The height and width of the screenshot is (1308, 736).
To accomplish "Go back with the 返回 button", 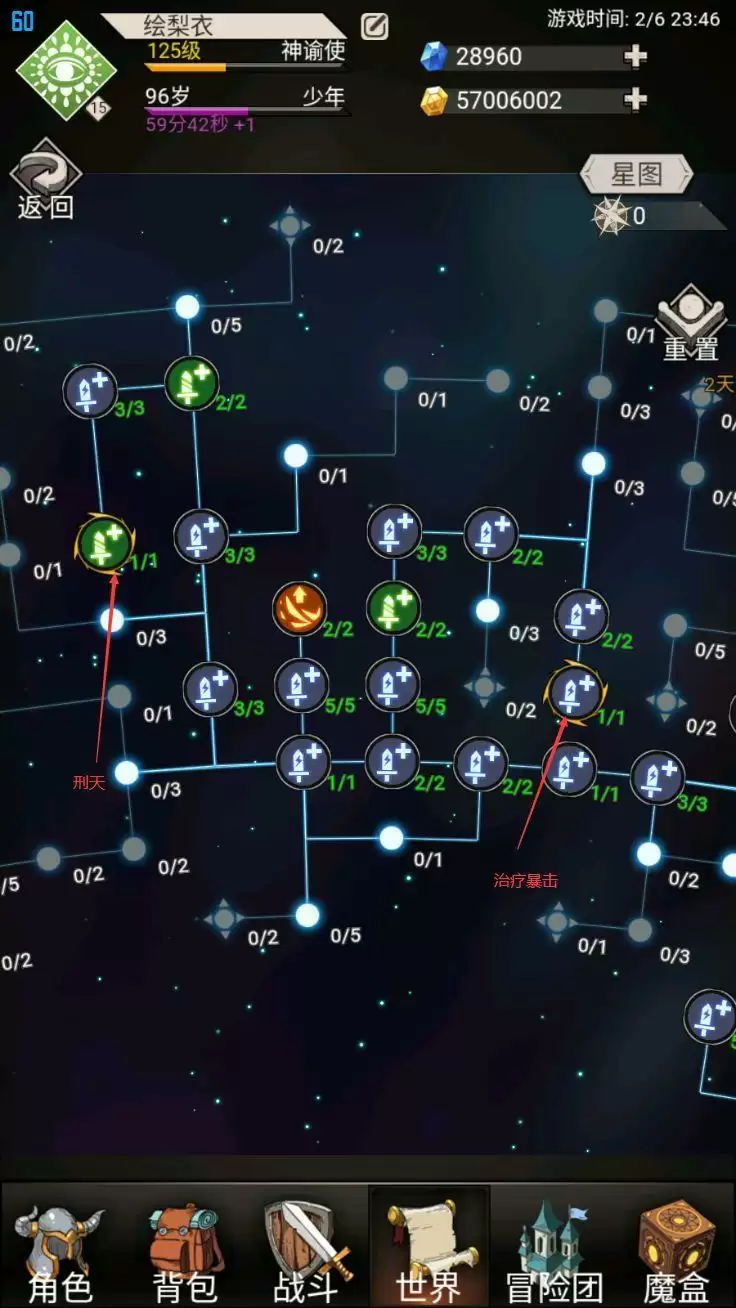I will coord(45,184).
